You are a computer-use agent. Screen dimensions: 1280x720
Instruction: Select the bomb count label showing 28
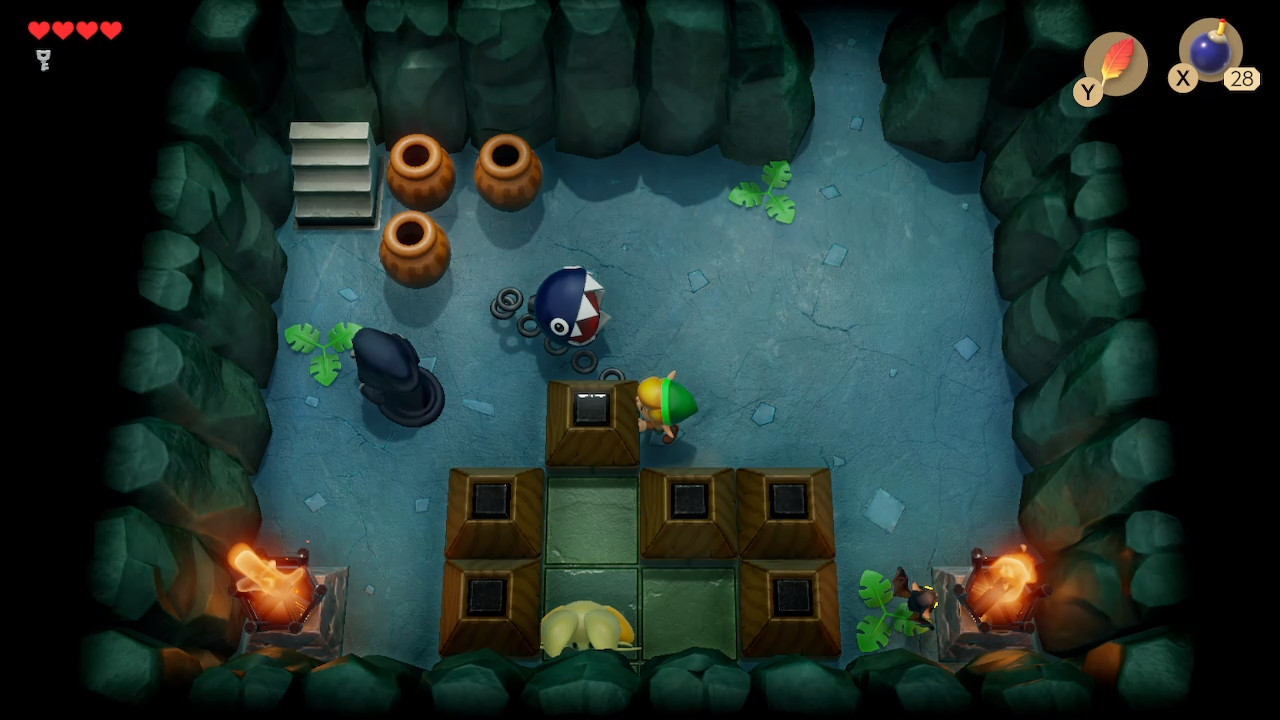click(1243, 79)
